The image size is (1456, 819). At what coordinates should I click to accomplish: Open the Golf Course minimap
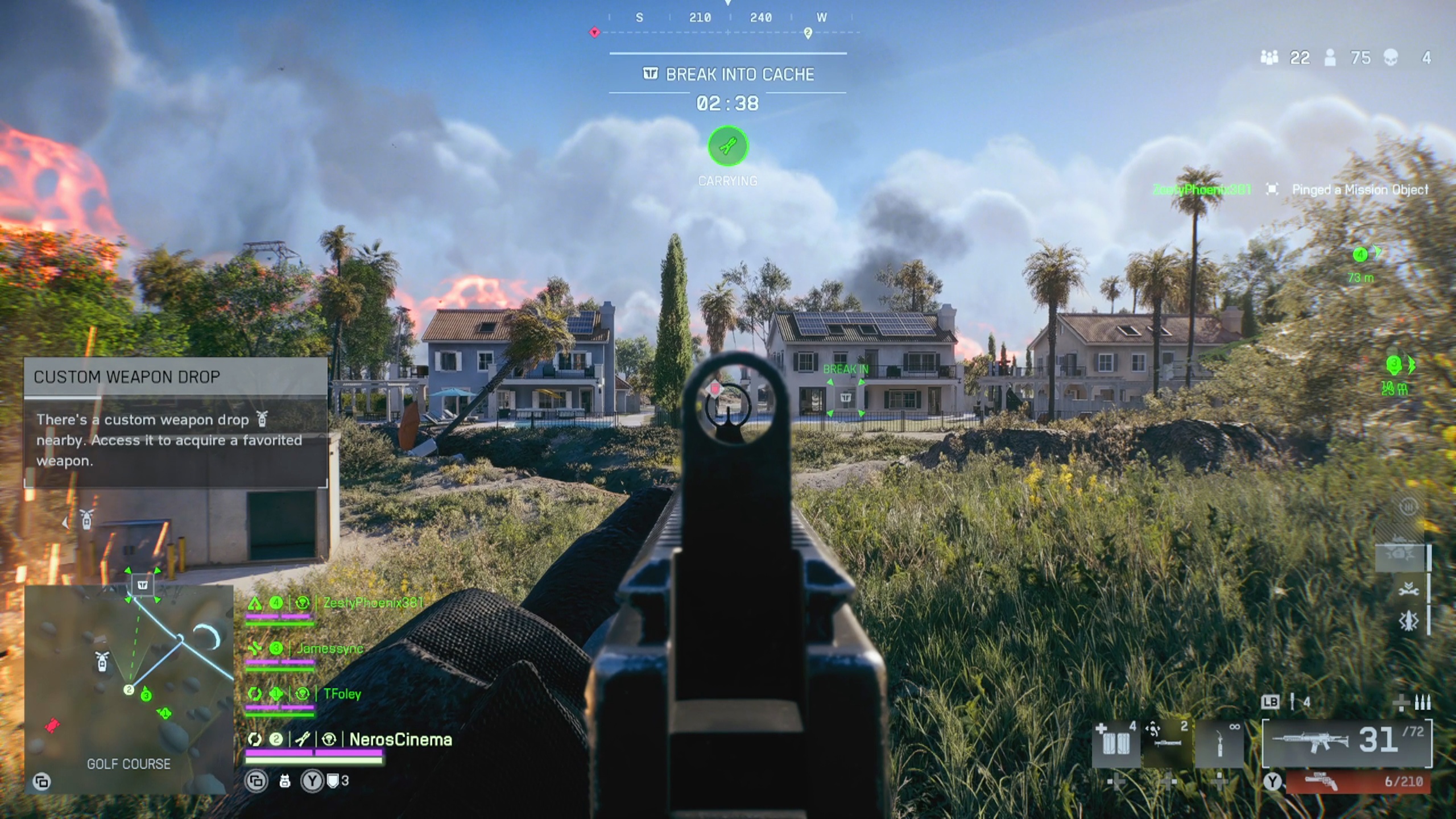[129, 688]
